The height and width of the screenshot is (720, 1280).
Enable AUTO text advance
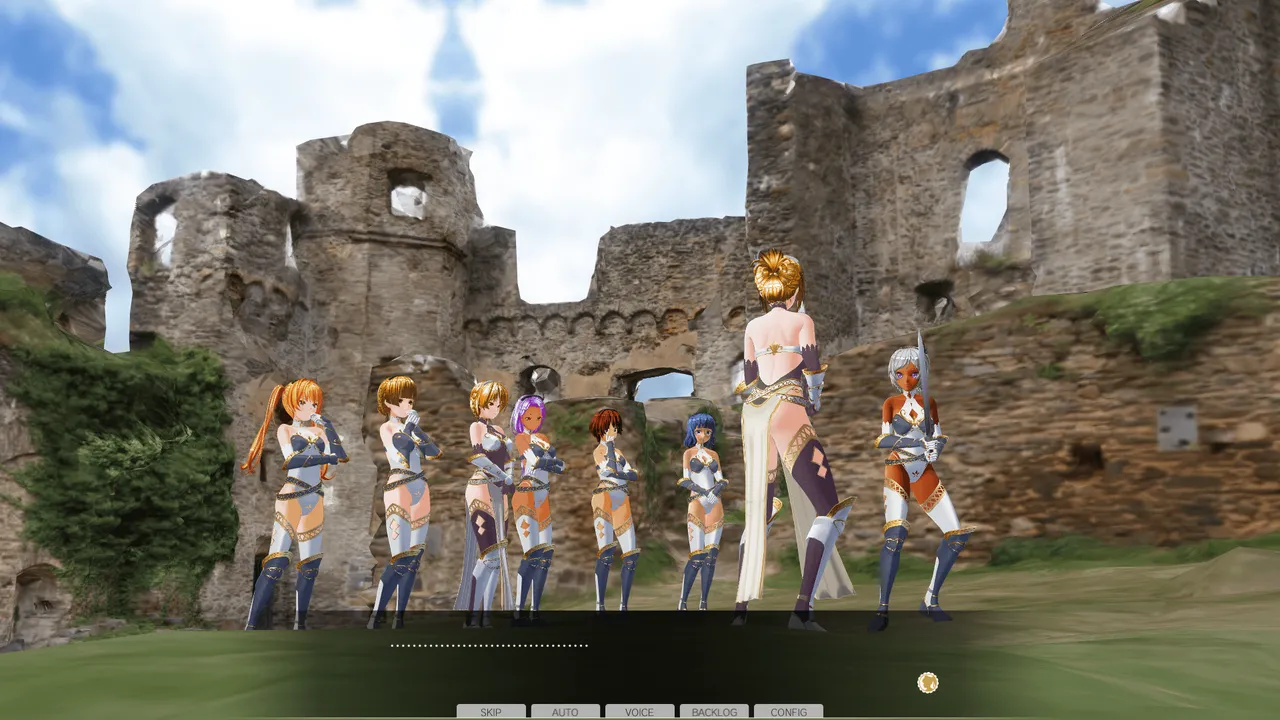[x=565, y=712]
